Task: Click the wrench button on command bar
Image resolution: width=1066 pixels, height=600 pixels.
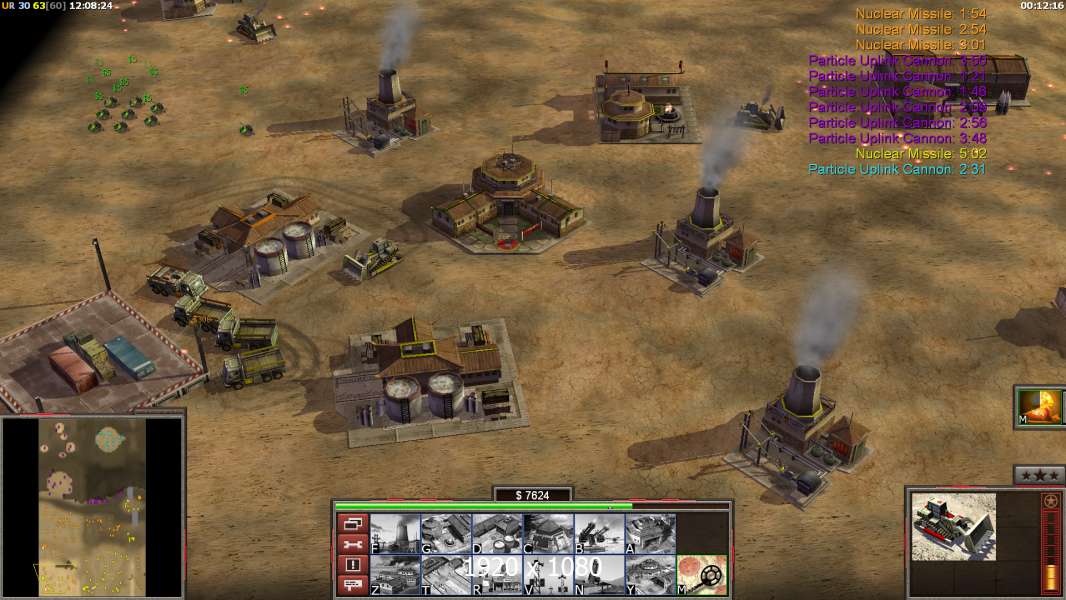Action: point(352,544)
